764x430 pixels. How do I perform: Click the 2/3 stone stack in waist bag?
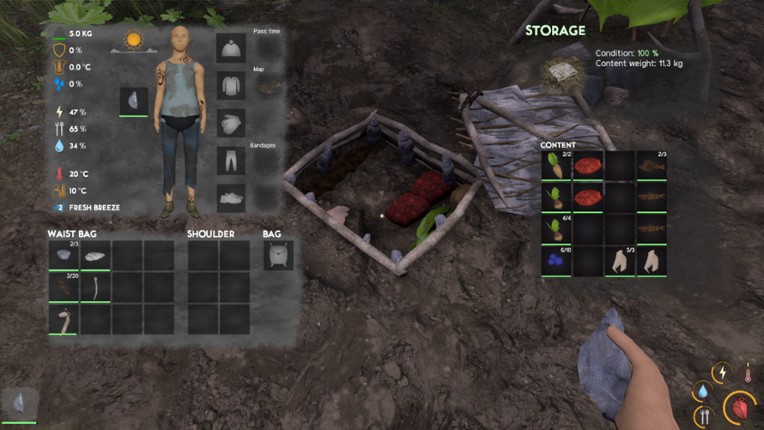point(63,256)
